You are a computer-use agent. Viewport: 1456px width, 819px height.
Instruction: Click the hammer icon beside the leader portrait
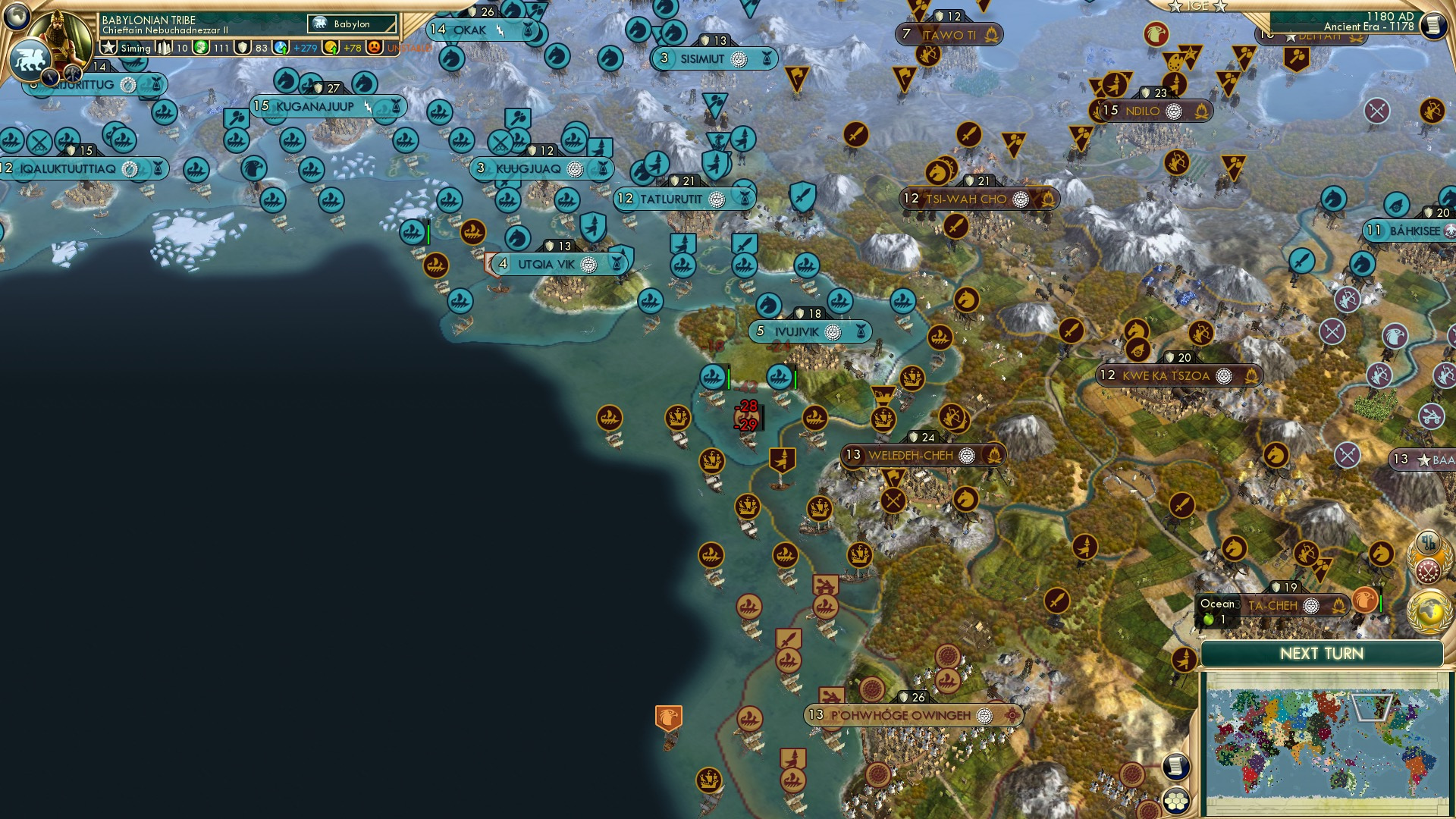[x=72, y=75]
